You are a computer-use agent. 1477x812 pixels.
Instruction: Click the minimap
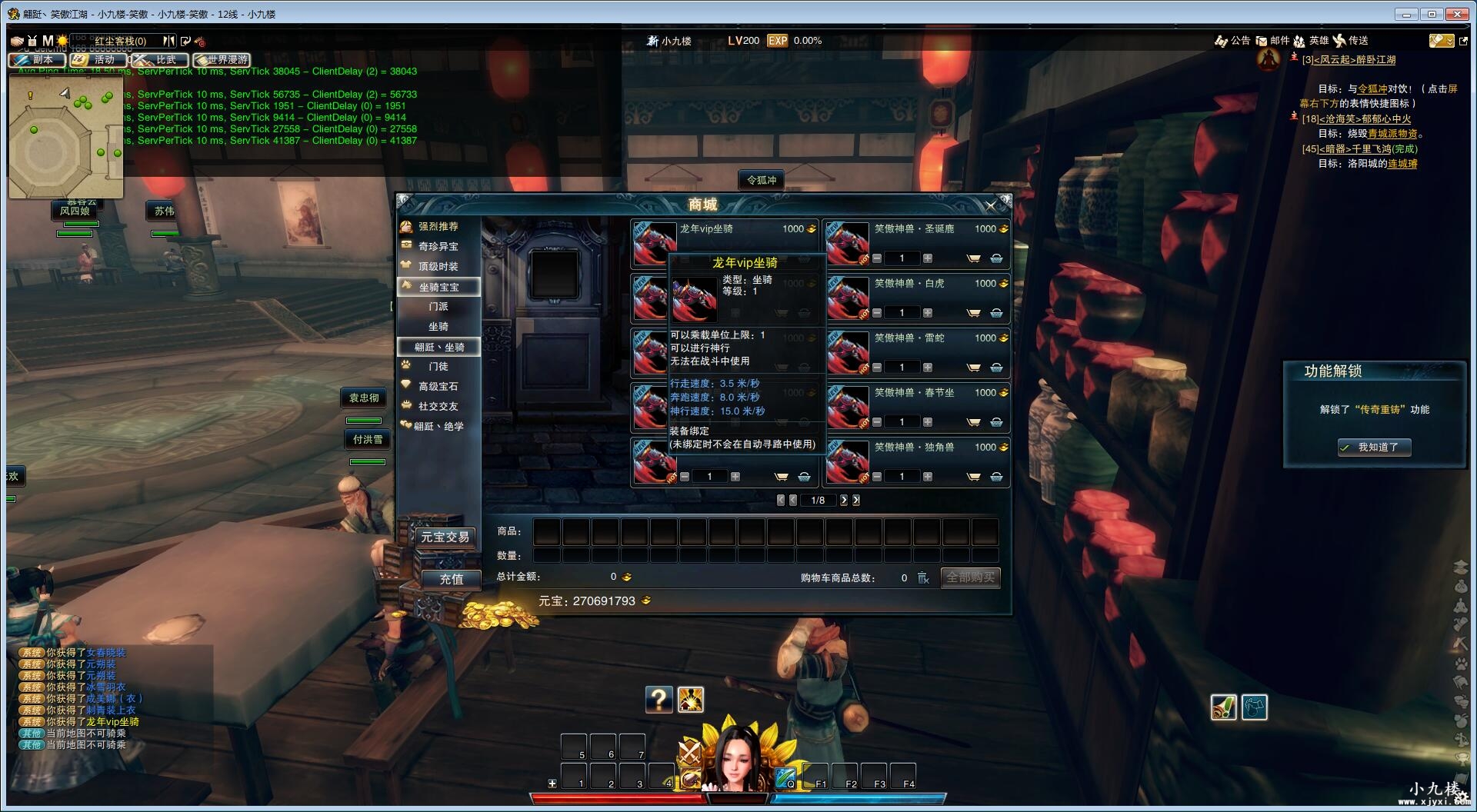pyautogui.click(x=65, y=142)
